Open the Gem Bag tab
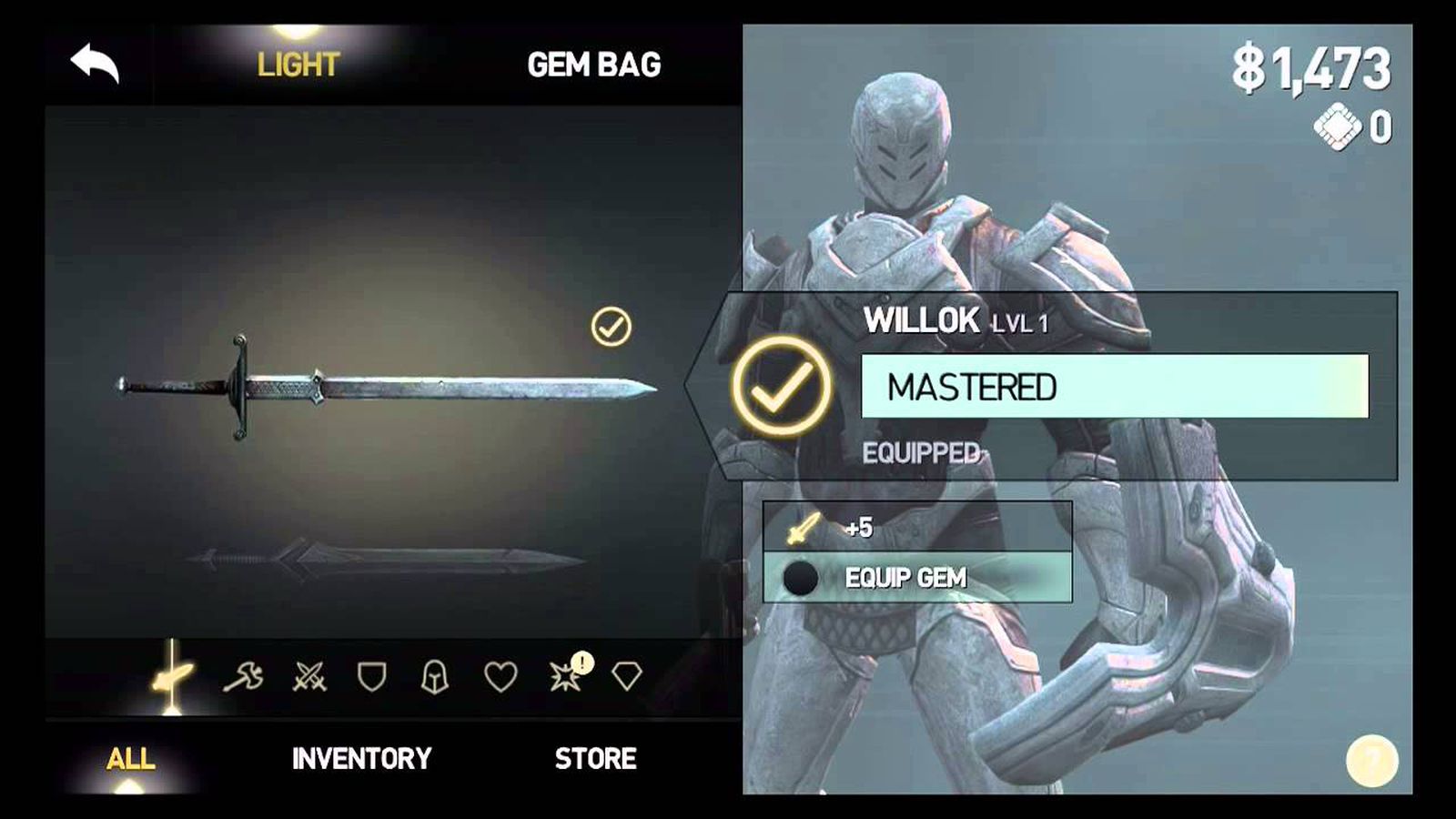Screen dimensions: 1456x819 [593, 65]
